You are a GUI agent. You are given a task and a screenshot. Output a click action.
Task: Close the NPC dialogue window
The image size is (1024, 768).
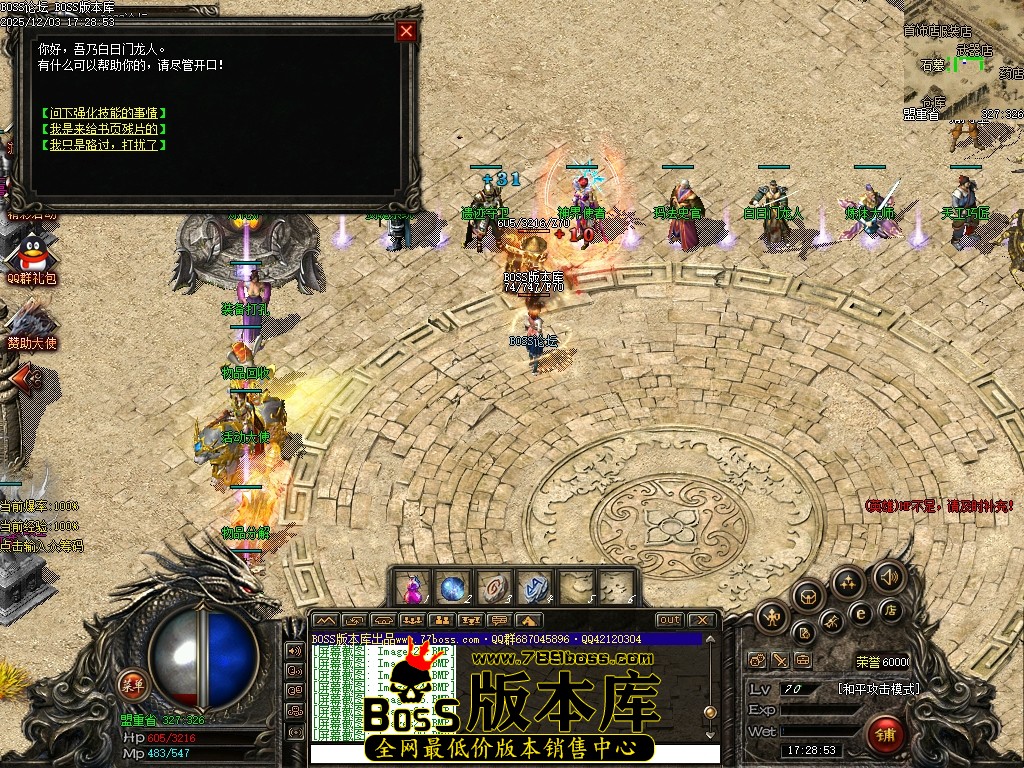coord(406,31)
